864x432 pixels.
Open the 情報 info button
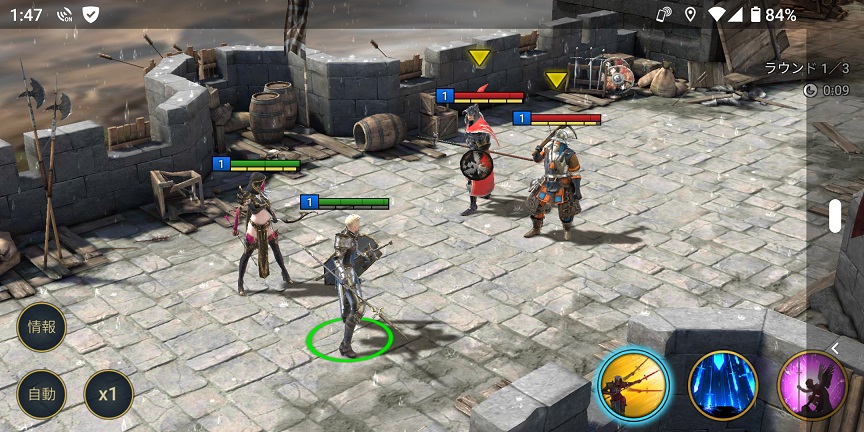[x=42, y=327]
